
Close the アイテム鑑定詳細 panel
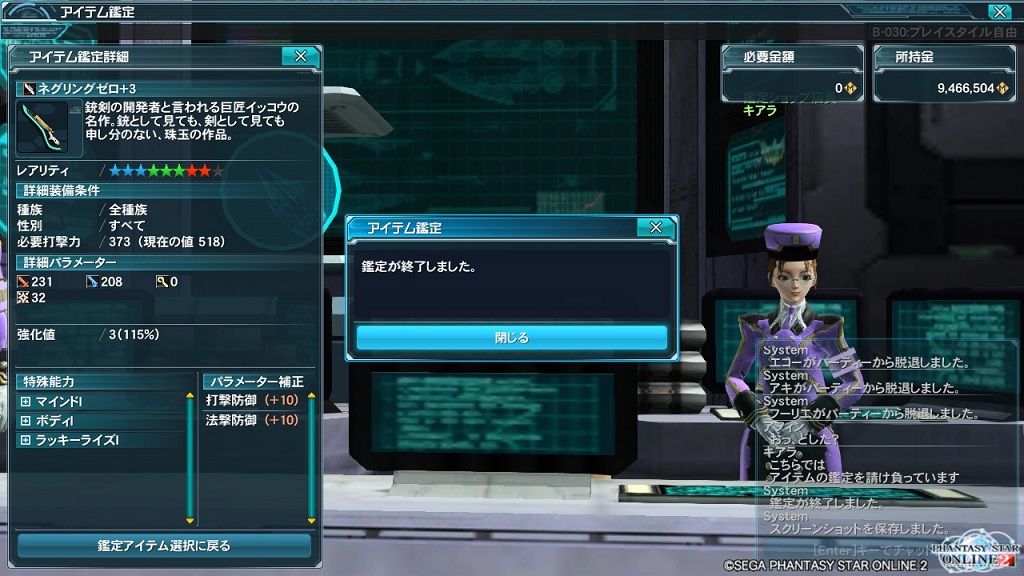pos(300,57)
